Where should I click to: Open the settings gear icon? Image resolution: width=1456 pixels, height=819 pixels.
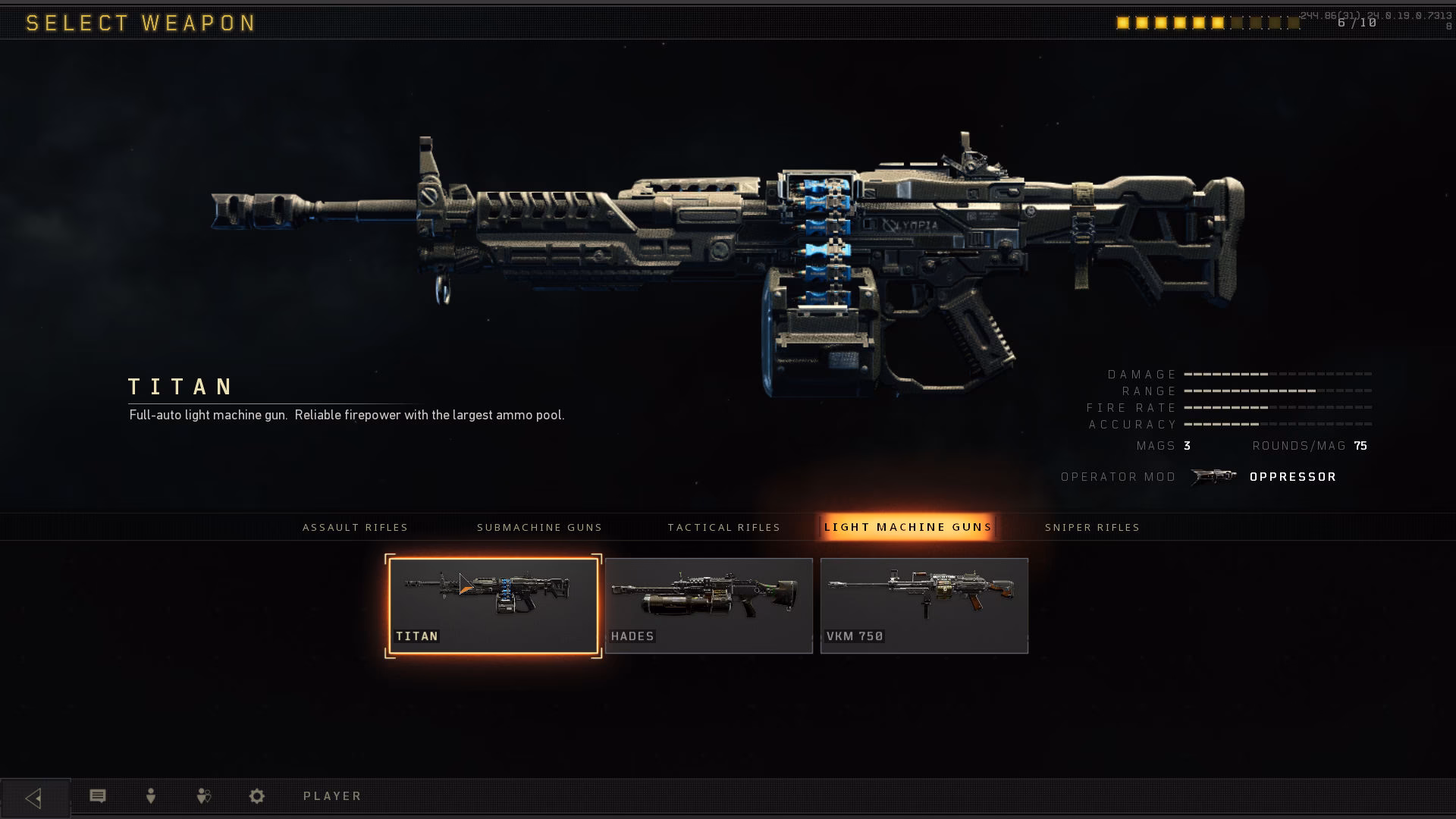click(x=256, y=795)
